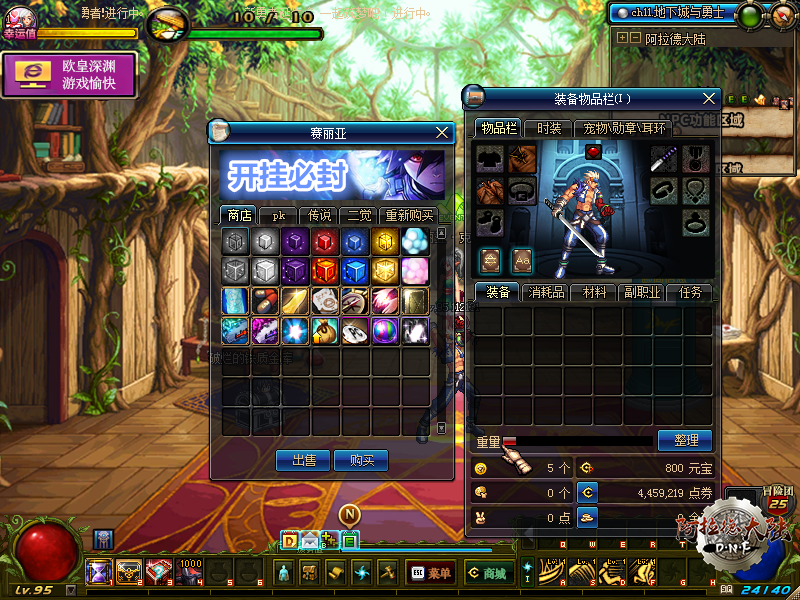Click the 购买 buy button
The height and width of the screenshot is (600, 800).
[x=361, y=460]
